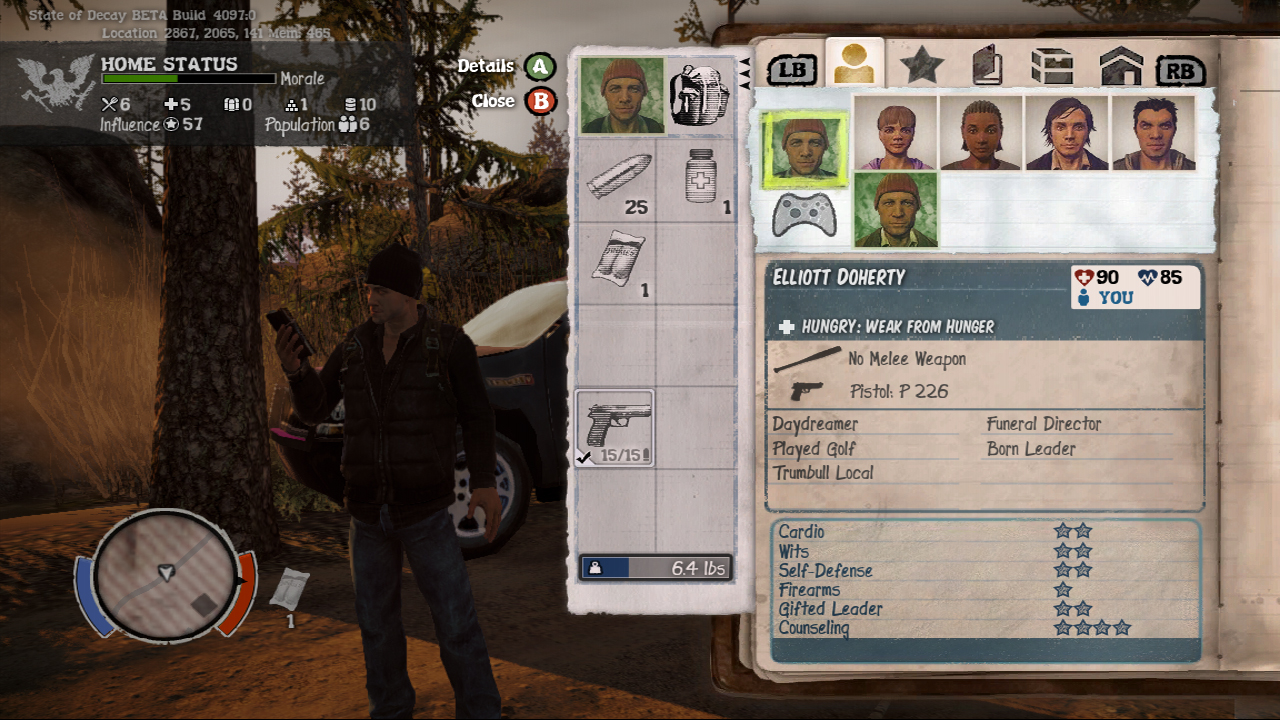The image size is (1280, 720).
Task: Select the highlighted character profile tab
Action: [855, 65]
